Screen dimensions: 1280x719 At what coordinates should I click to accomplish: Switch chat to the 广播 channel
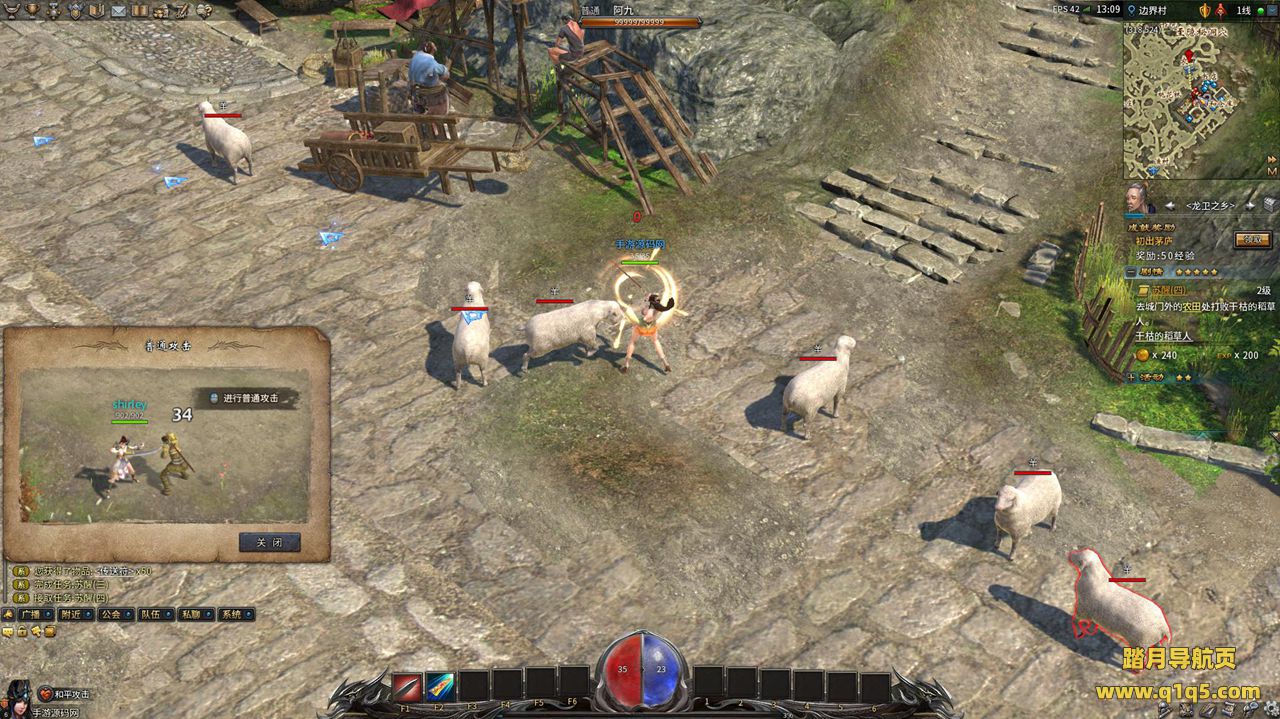[30, 614]
